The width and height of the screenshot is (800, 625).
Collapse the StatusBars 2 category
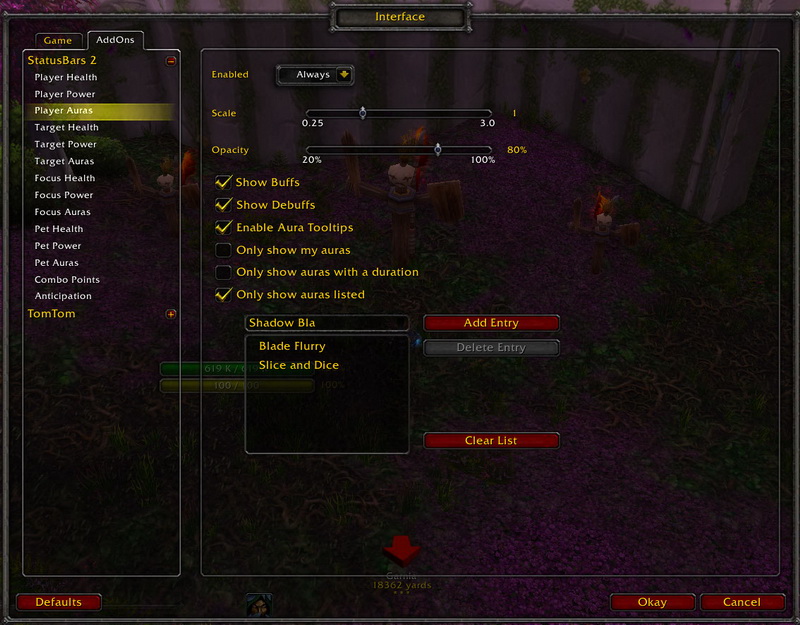pyautogui.click(x=171, y=60)
